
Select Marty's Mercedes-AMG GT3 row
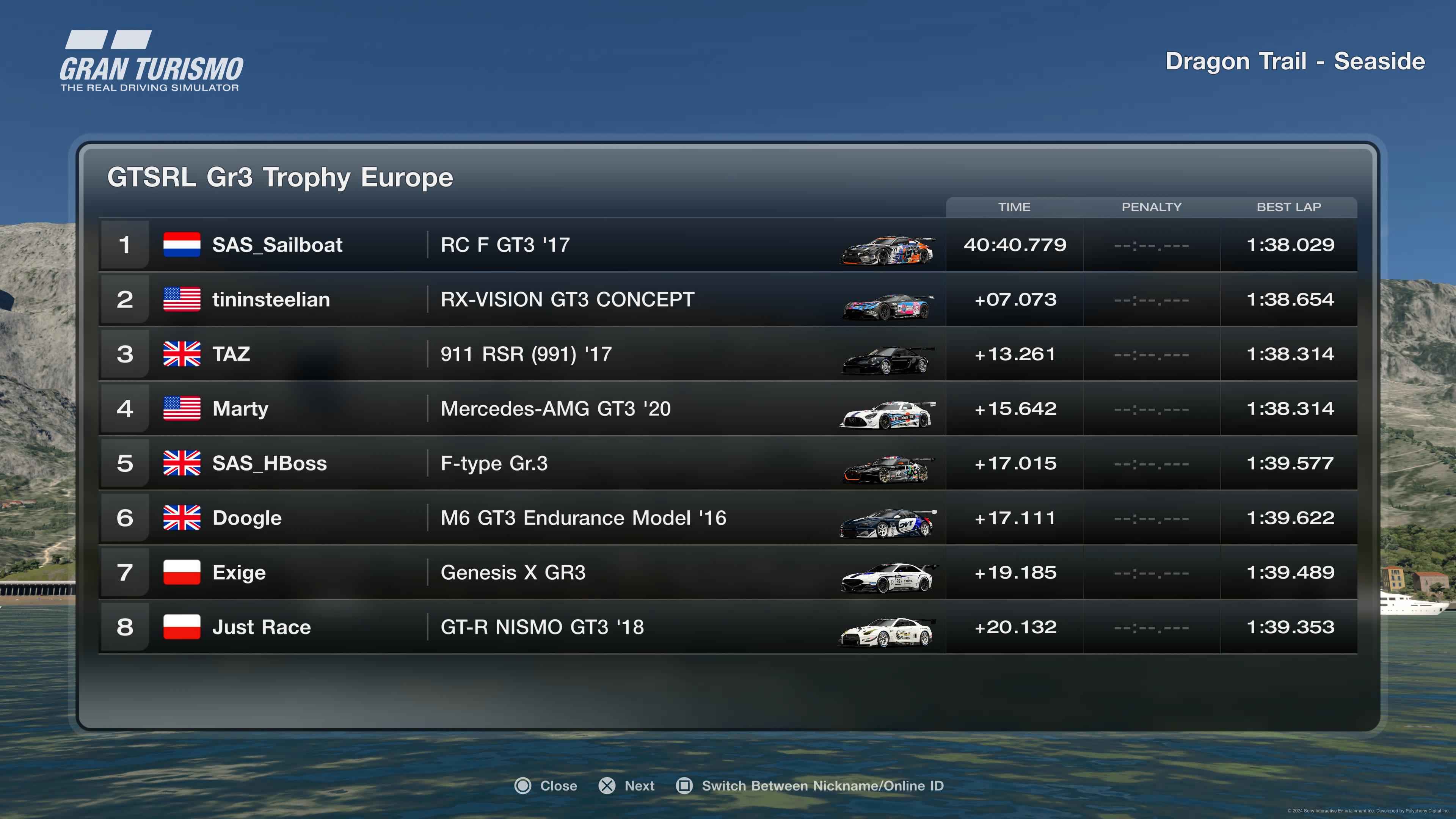pos(728,409)
